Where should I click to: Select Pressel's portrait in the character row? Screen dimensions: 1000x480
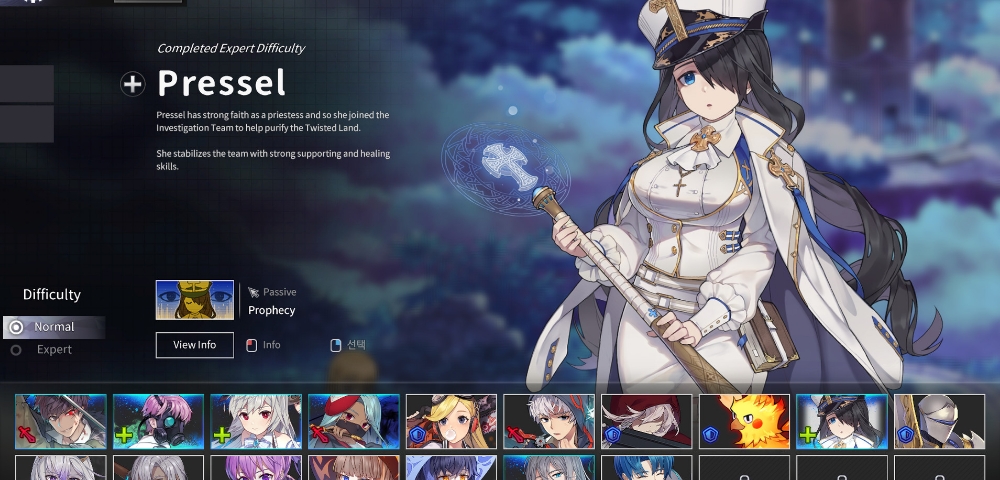tap(841, 421)
